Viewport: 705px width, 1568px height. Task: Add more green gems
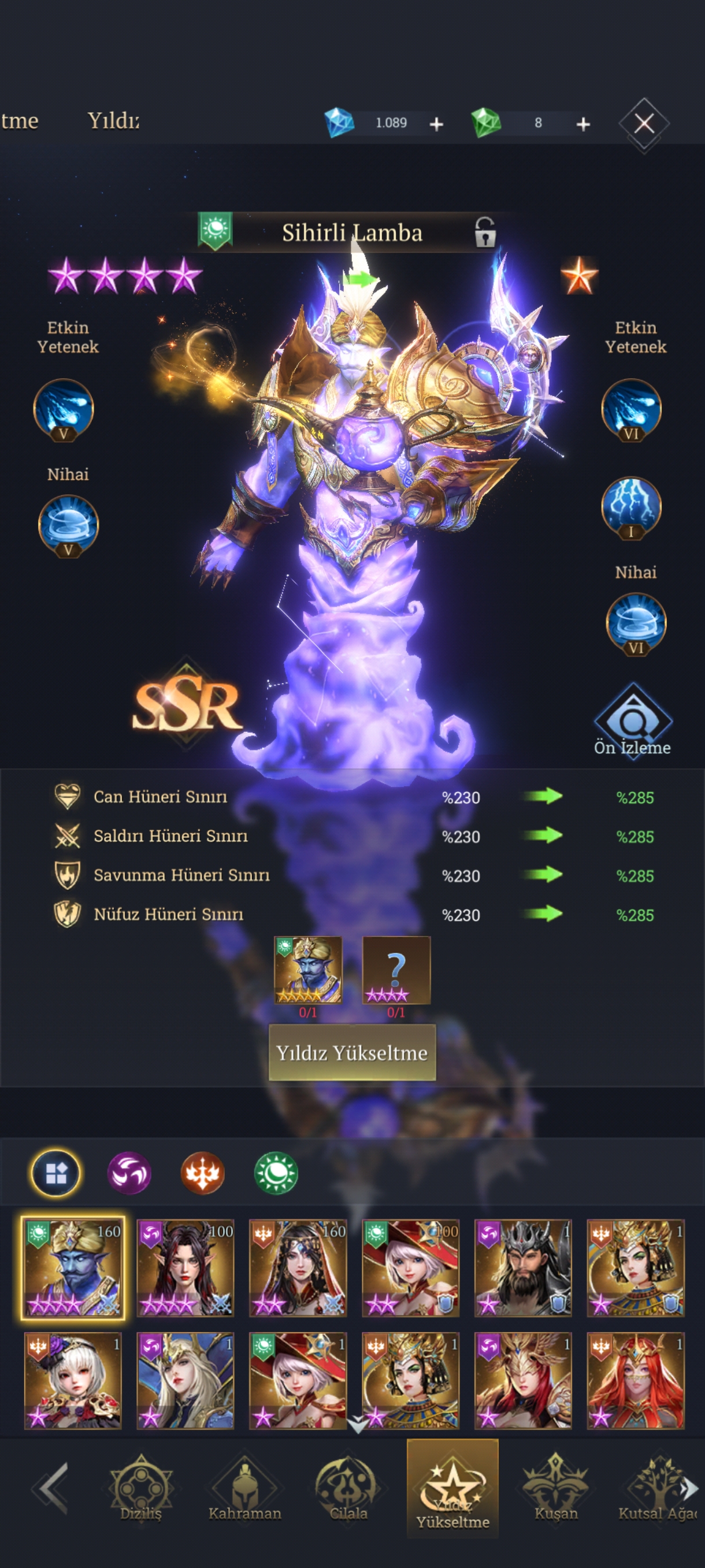[x=582, y=124]
